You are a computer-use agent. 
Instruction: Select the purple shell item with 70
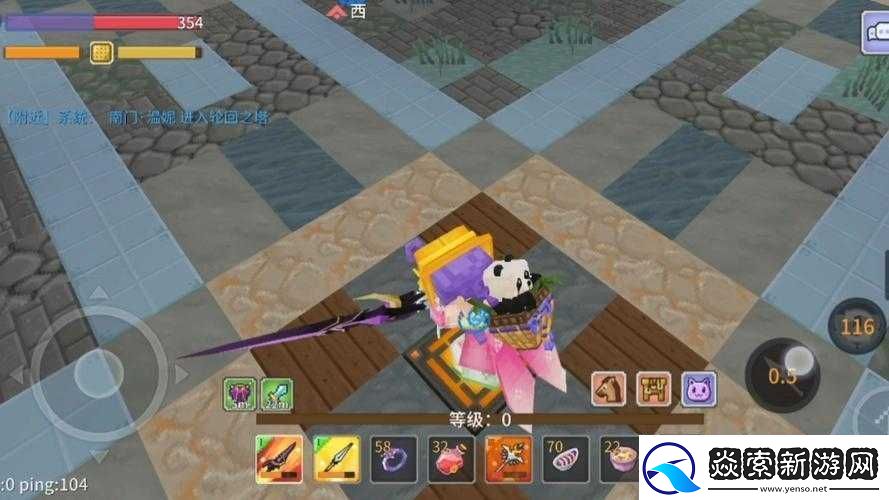[561, 459]
